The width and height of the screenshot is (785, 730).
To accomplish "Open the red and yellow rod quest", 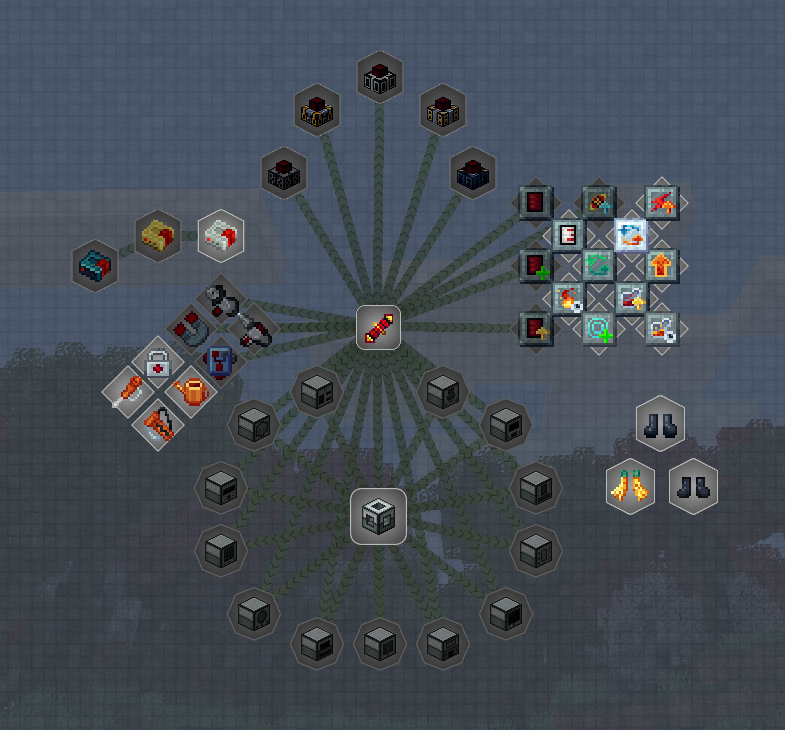I will (x=379, y=327).
